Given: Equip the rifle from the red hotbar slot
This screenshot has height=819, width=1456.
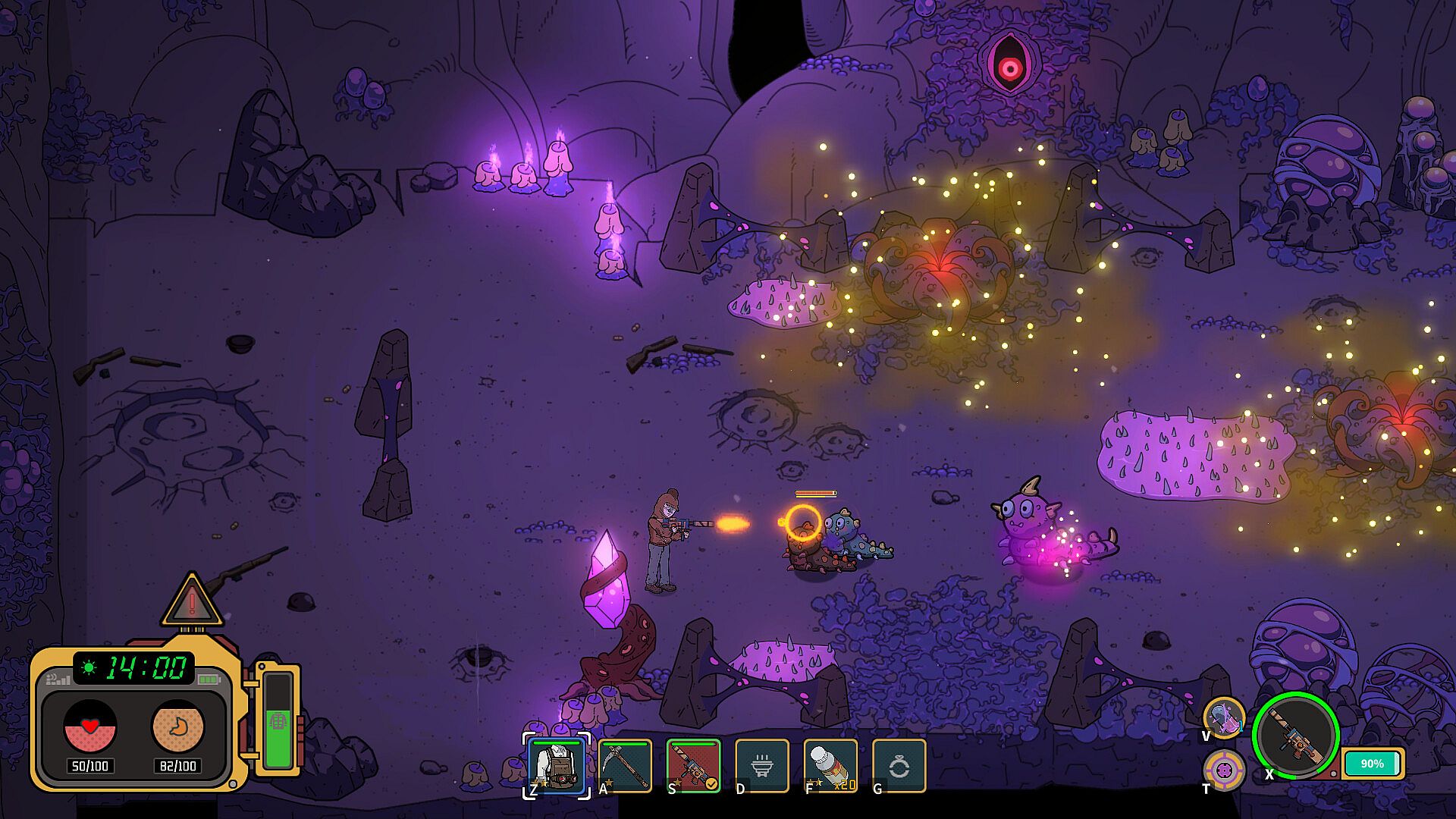Looking at the screenshot, I should (693, 766).
